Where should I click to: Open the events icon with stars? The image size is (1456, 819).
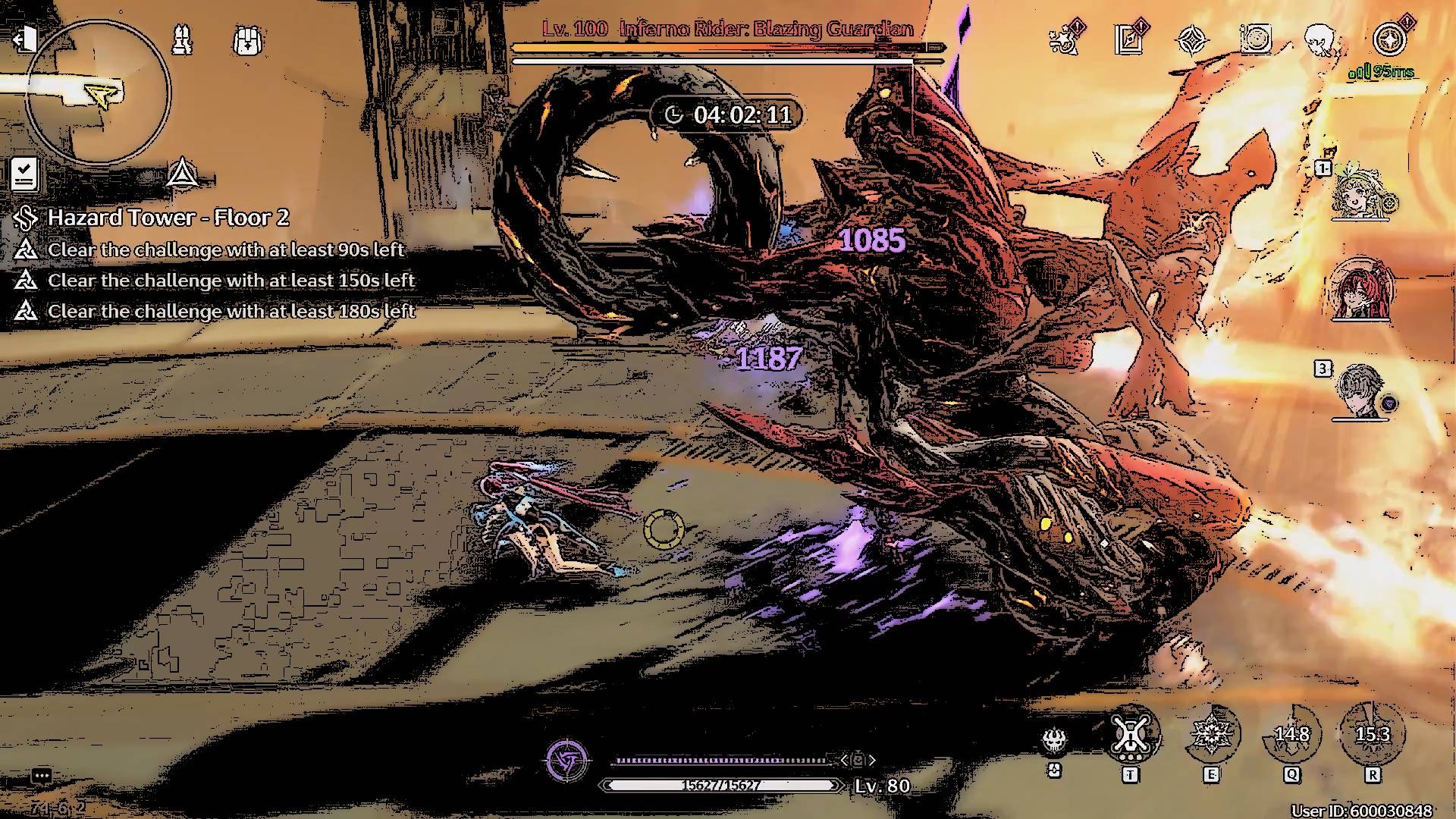(1066, 38)
